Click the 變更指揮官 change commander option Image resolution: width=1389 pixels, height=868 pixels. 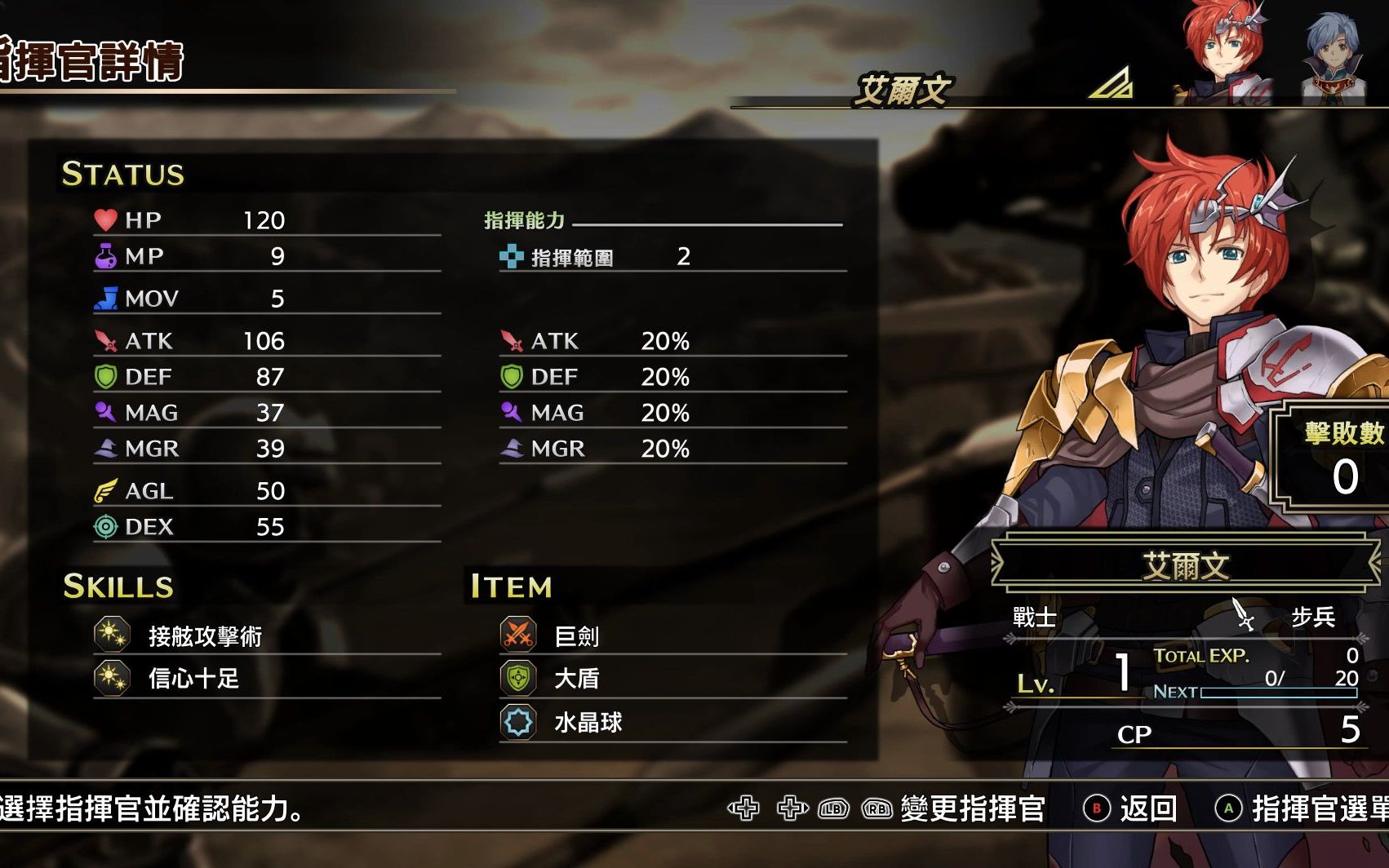971,808
